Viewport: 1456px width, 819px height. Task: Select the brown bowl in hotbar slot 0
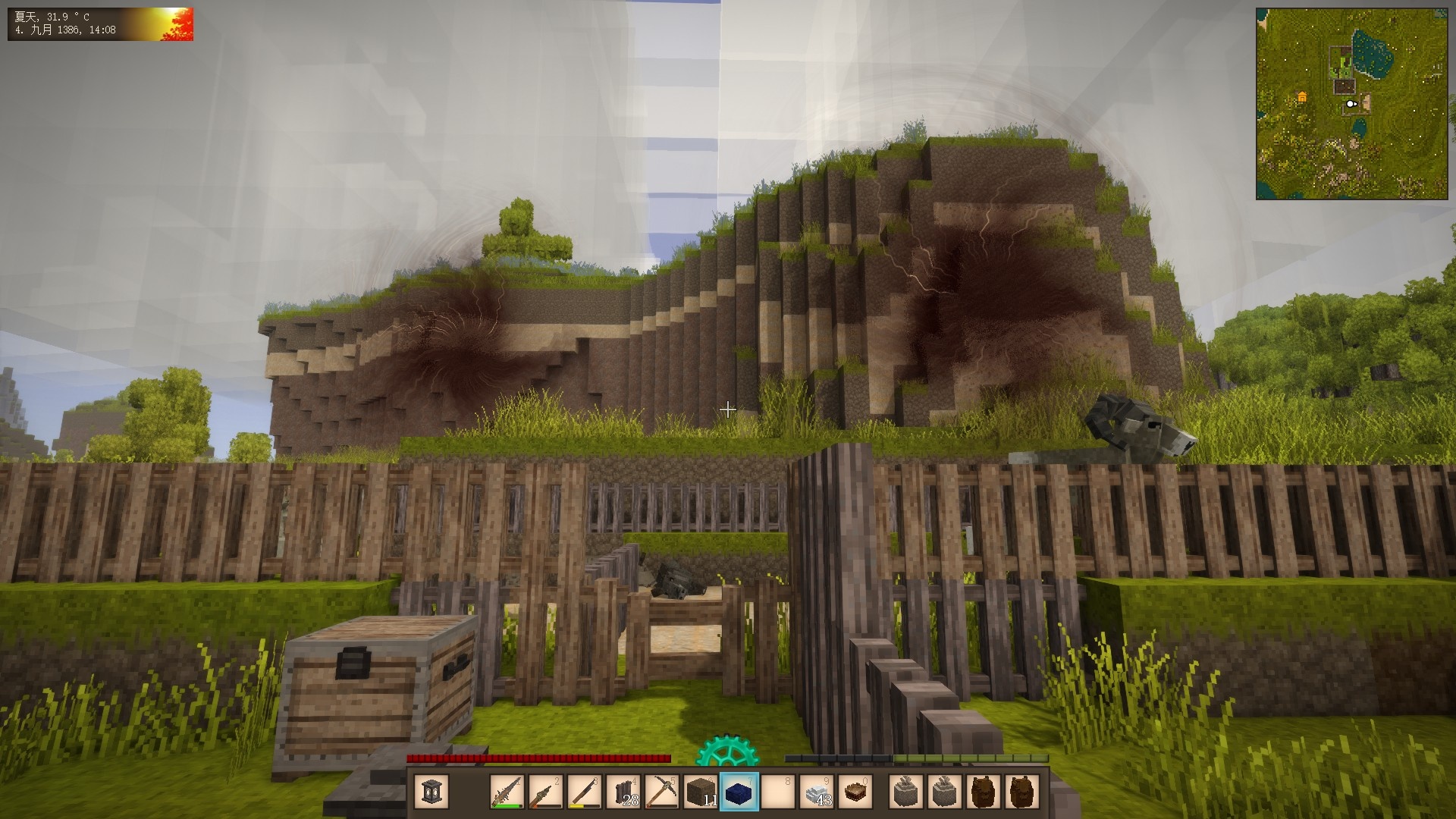(855, 792)
